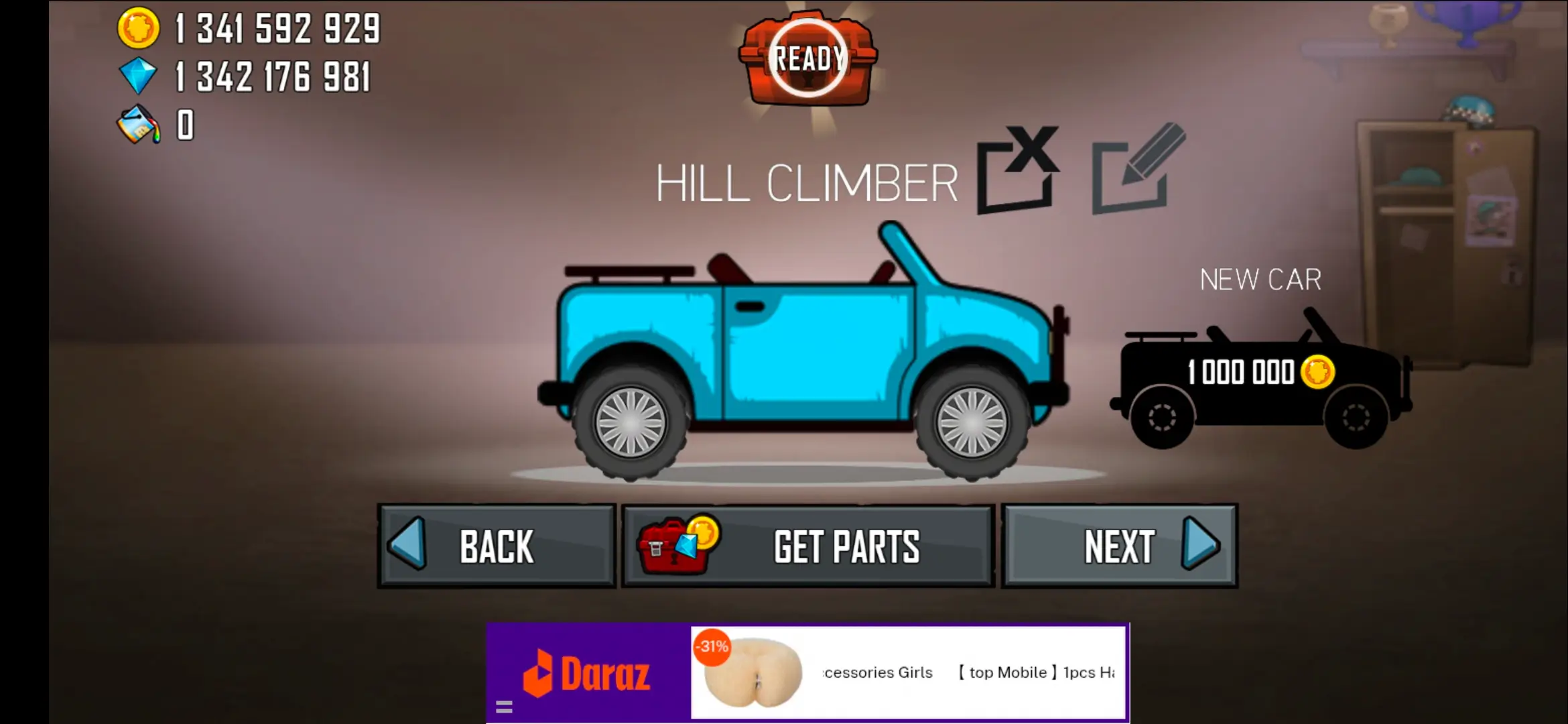Tap the paint bucket icon
Image resolution: width=1568 pixels, height=724 pixels.
[139, 125]
